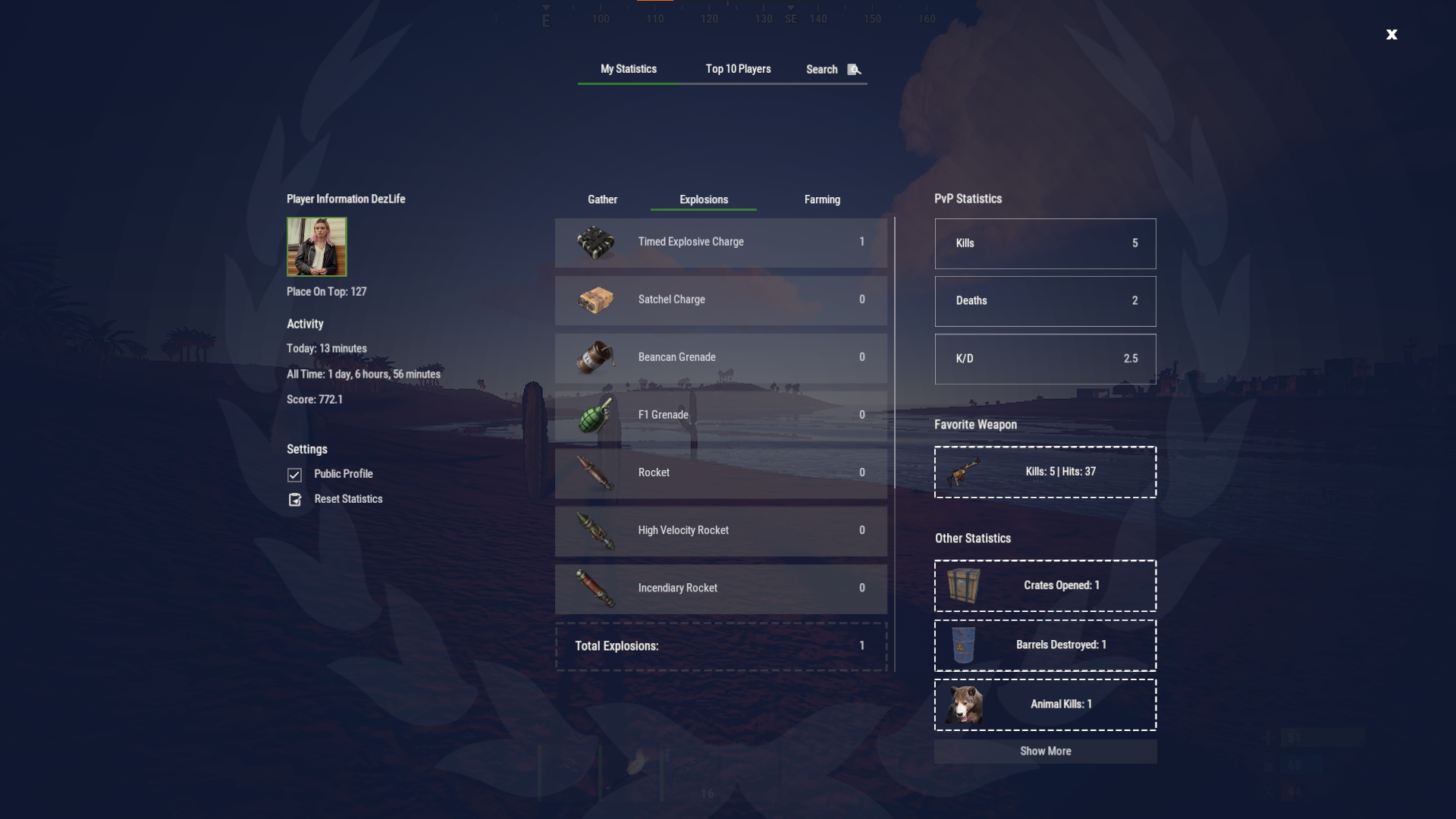Click Reset Statistics
Screen dimensions: 1456x819
(x=348, y=499)
